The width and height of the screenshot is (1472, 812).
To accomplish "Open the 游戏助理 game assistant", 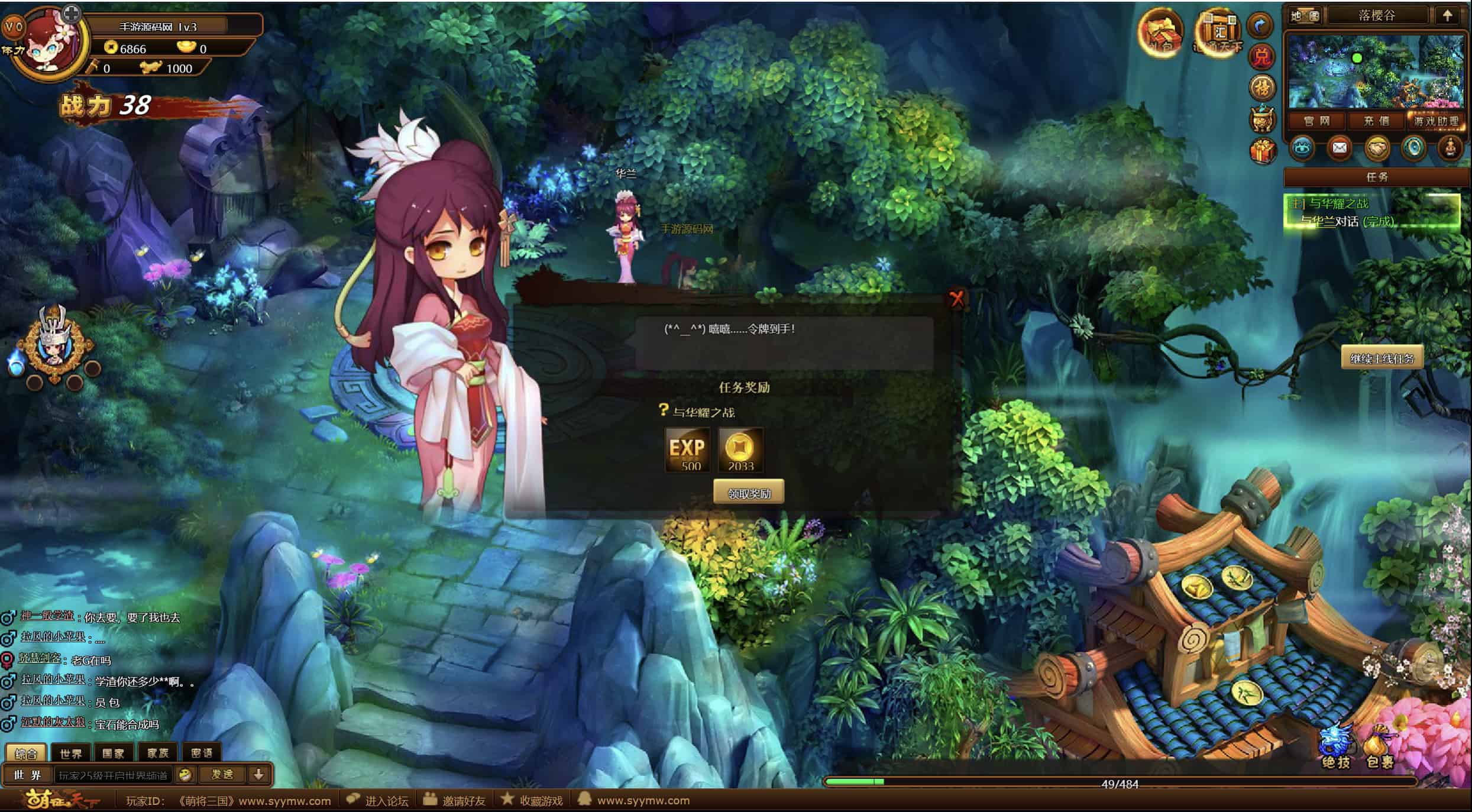I will click(1437, 121).
